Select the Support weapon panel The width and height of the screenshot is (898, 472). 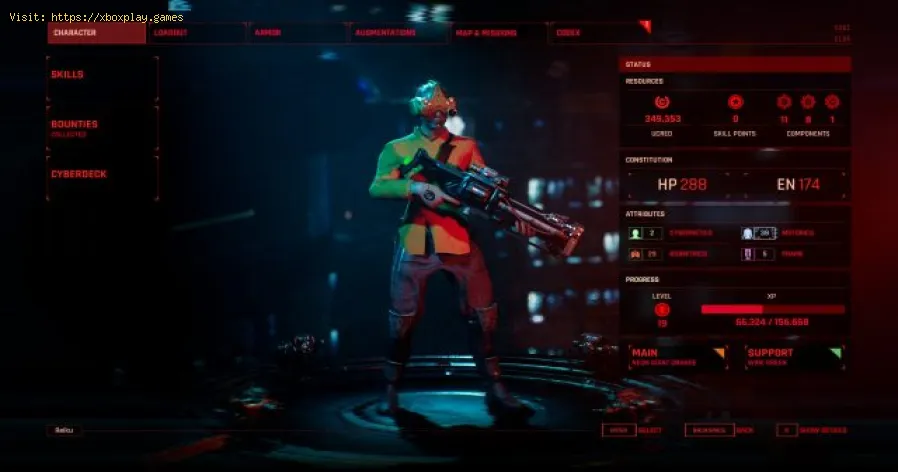pos(793,357)
